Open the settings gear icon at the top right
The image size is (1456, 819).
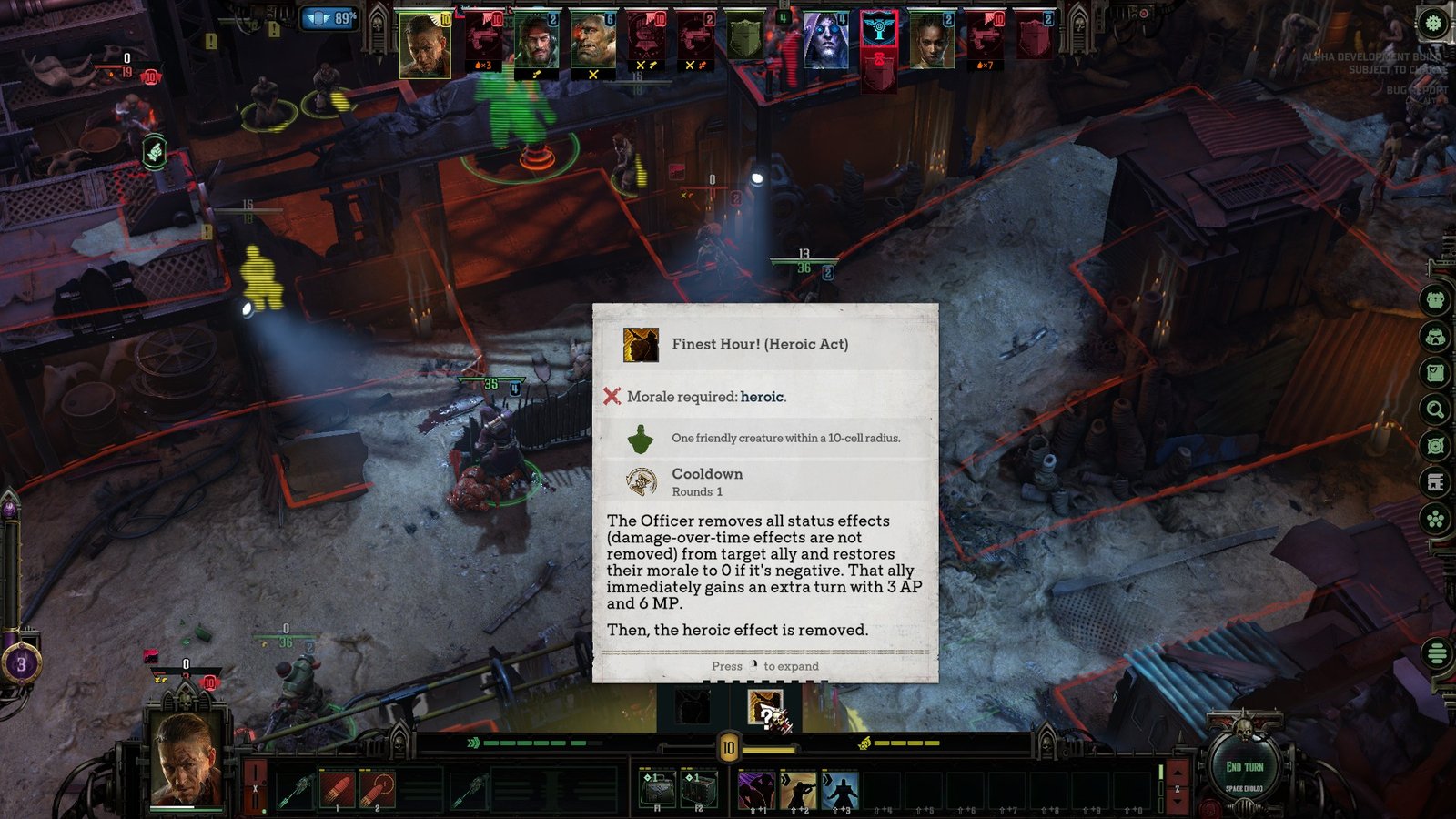point(1433,23)
